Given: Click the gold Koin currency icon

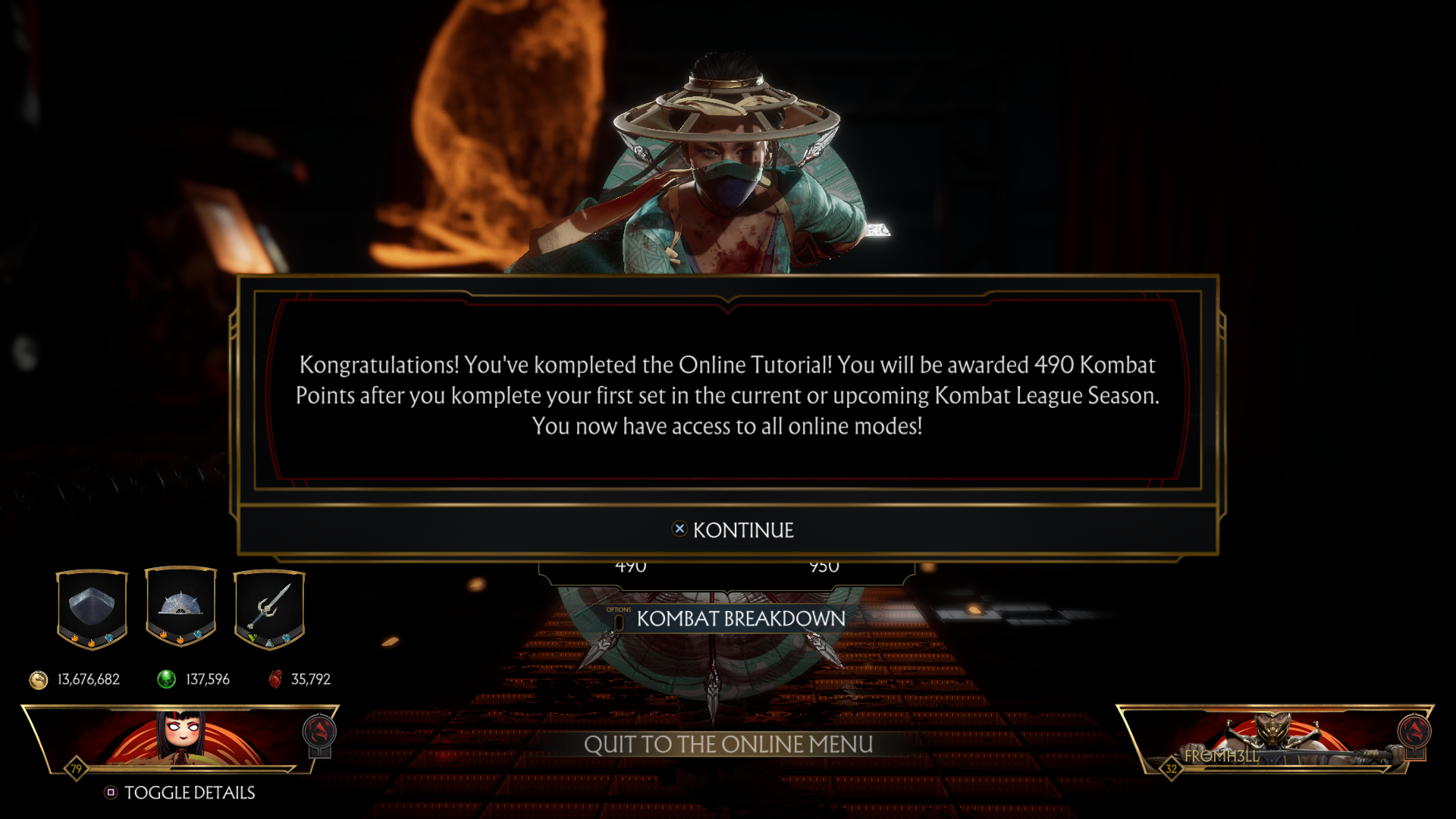Looking at the screenshot, I should (x=36, y=679).
